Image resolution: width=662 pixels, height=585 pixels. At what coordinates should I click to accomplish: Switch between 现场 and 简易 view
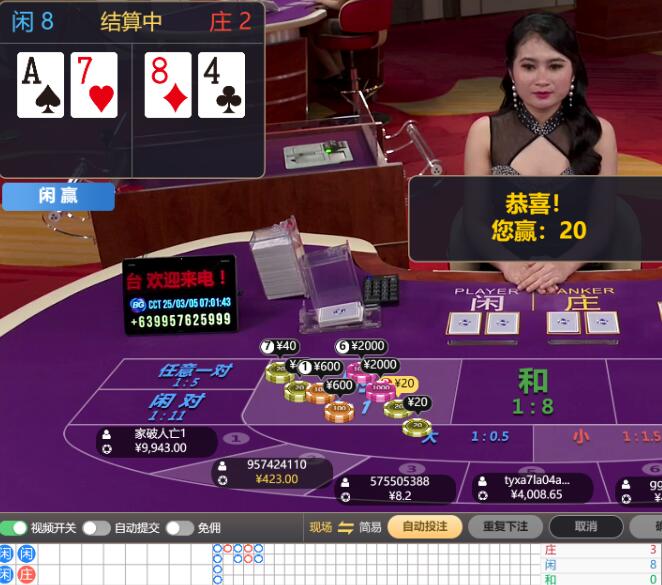[346, 528]
